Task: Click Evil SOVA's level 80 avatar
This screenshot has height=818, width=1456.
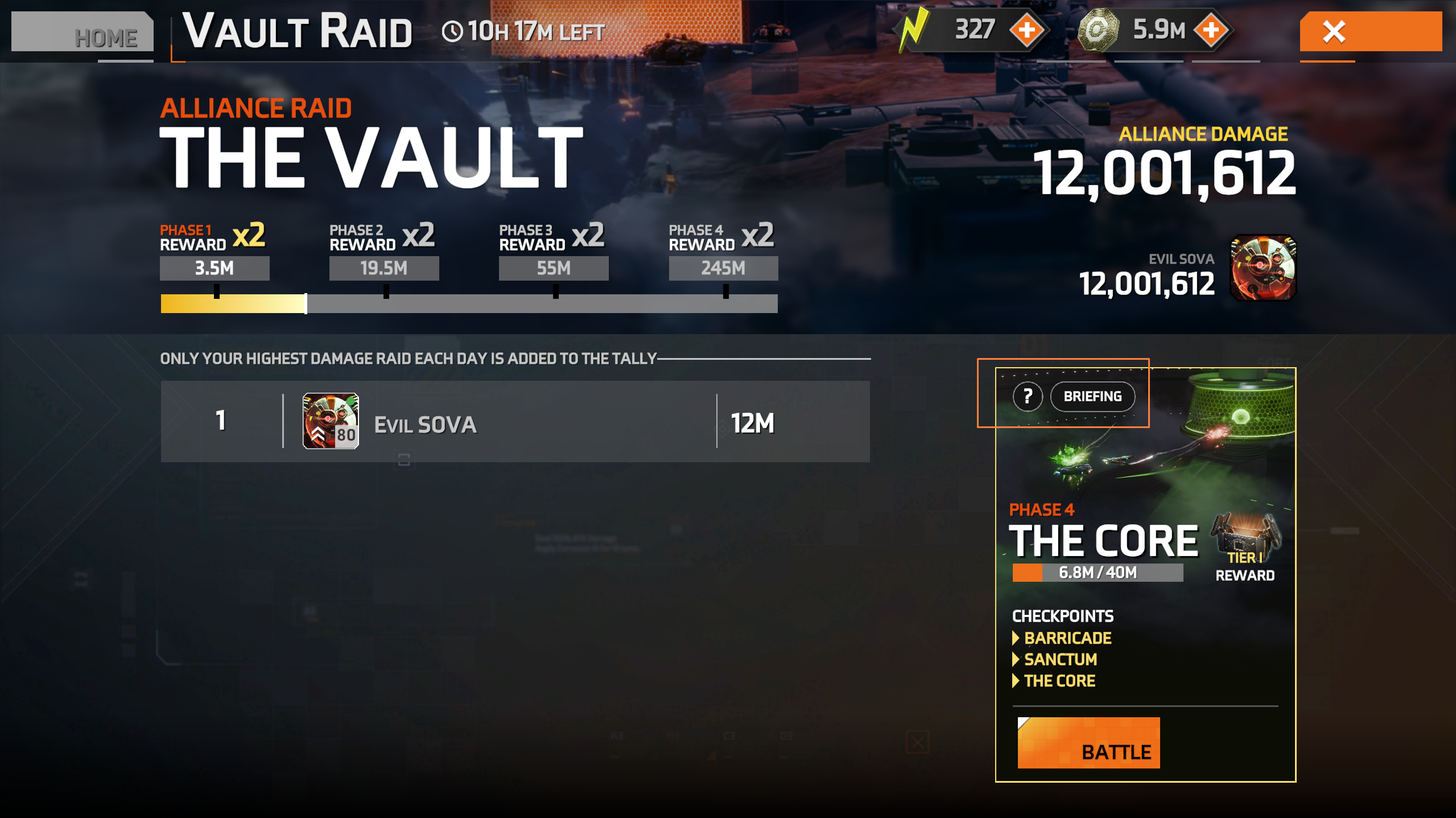Action: (x=331, y=421)
